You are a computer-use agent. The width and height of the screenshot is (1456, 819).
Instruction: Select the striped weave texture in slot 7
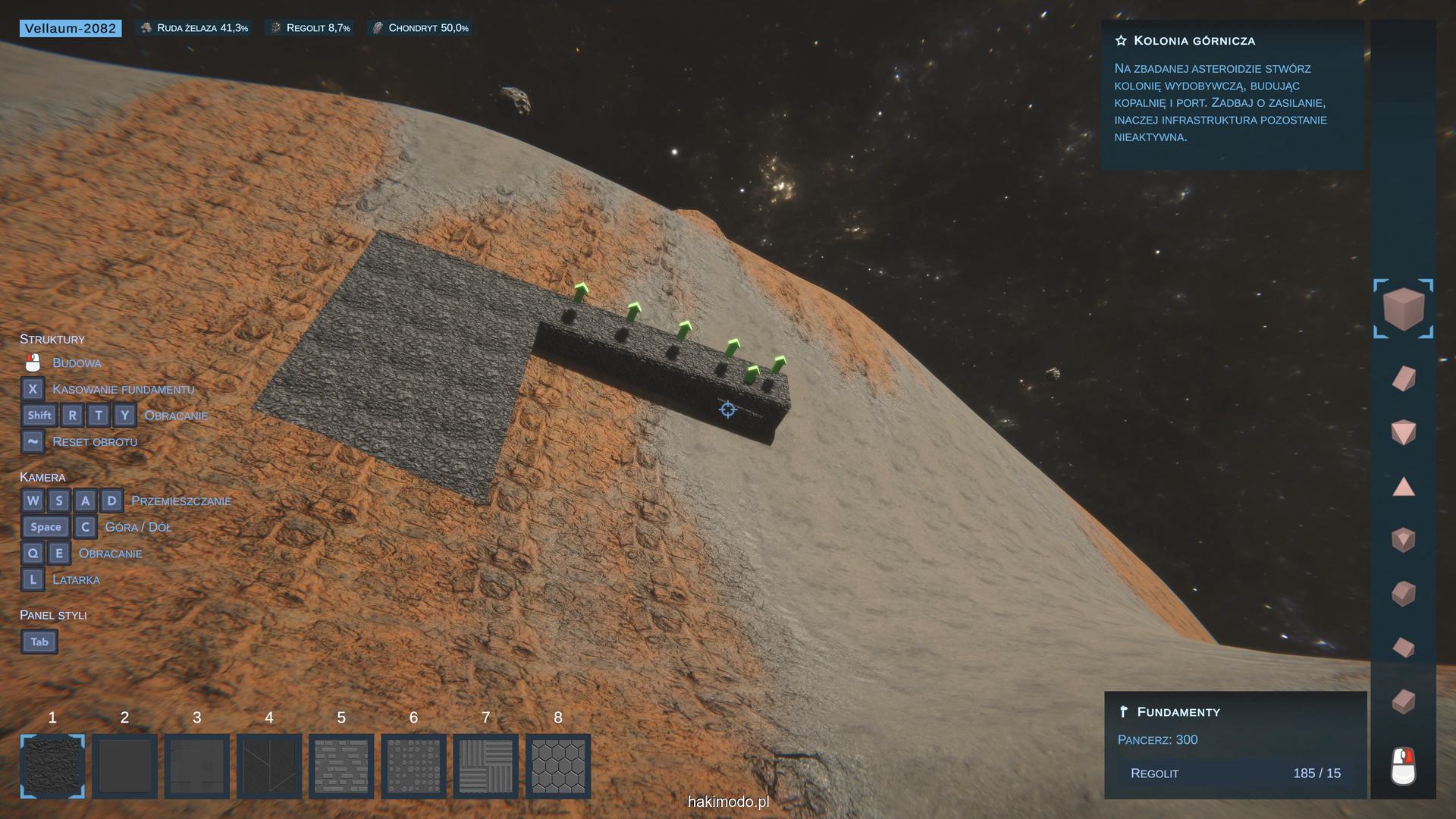point(486,766)
